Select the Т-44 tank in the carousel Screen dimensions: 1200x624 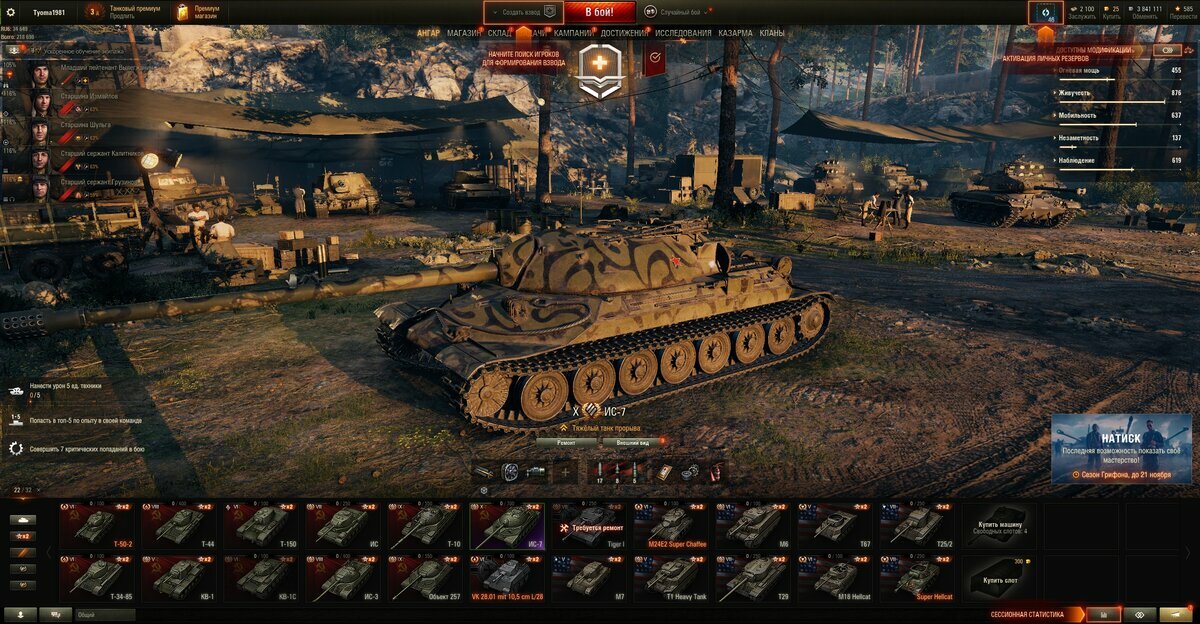(x=180, y=526)
